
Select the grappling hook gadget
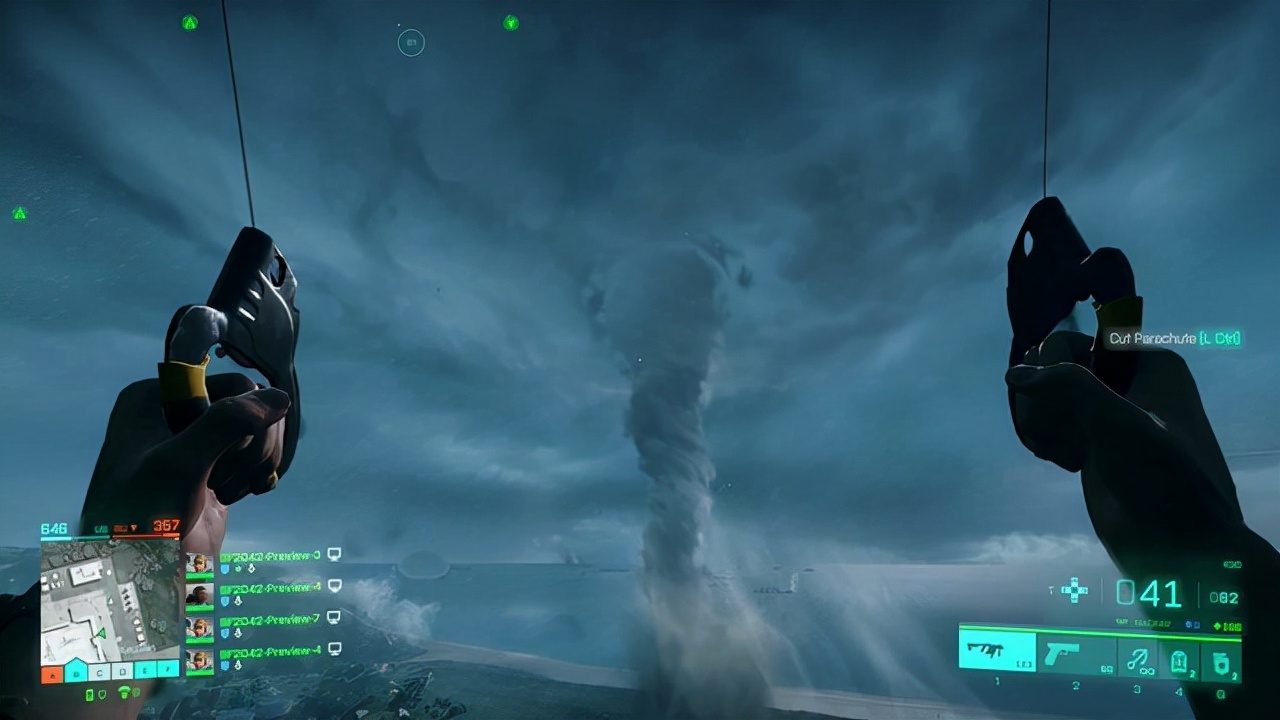point(1135,657)
